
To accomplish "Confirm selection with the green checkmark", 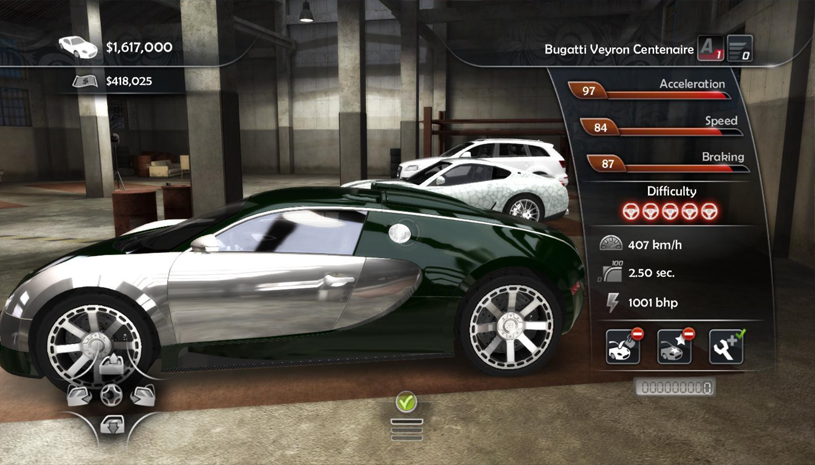I will 406,403.
